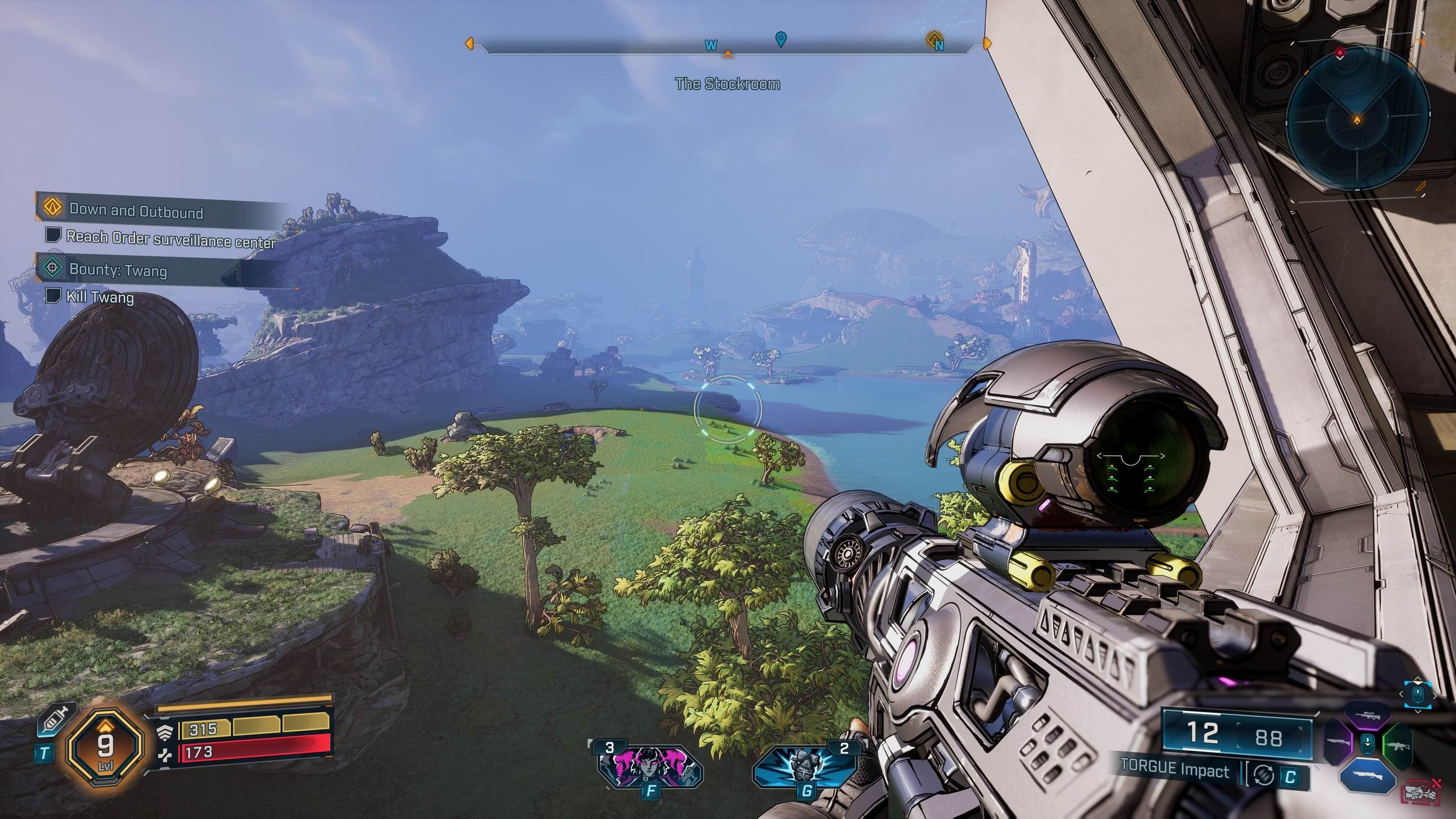
Task: Click the blue waypoint pin on compass
Action: click(781, 38)
